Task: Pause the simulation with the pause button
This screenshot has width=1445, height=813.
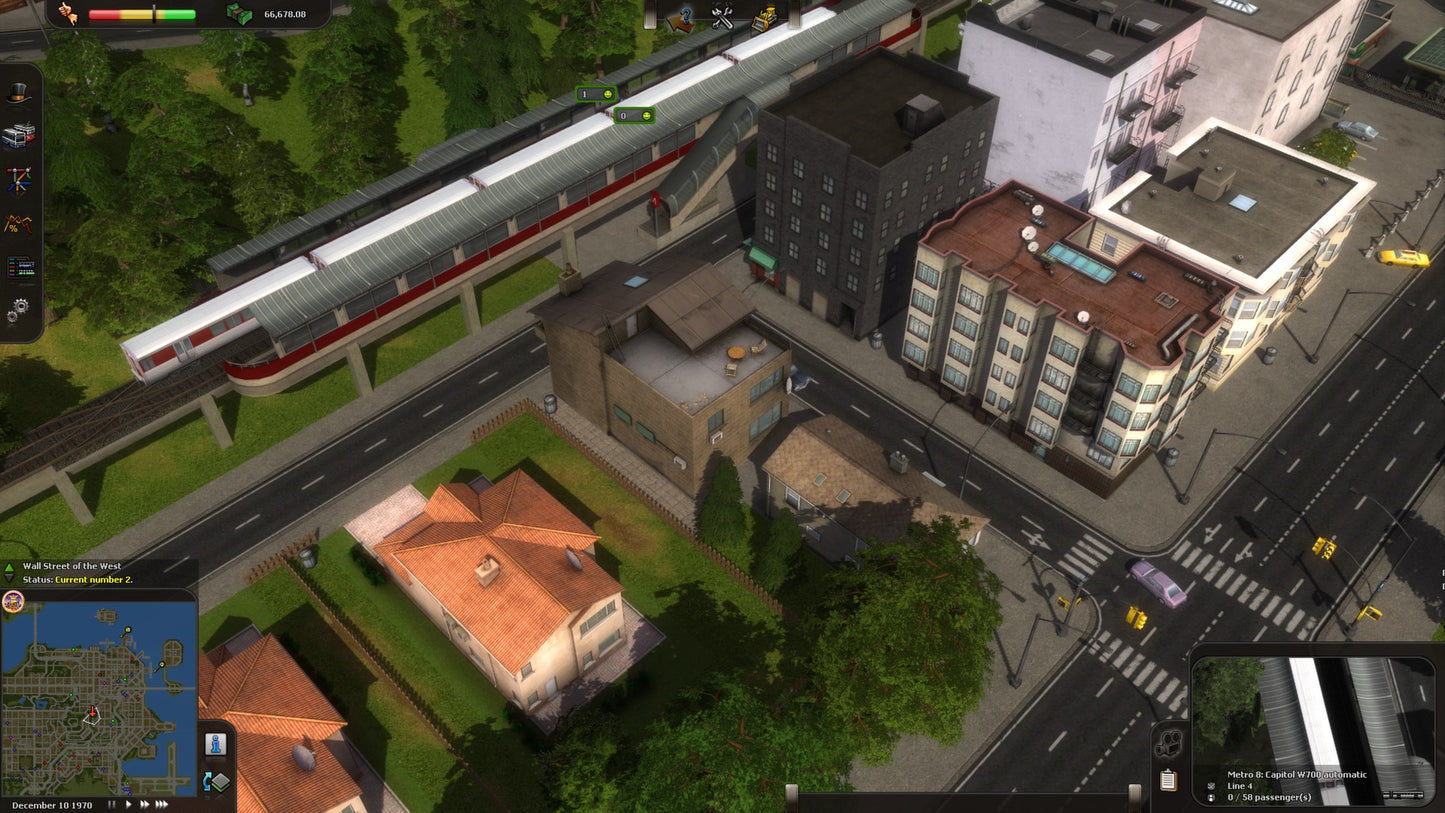Action: pos(112,803)
